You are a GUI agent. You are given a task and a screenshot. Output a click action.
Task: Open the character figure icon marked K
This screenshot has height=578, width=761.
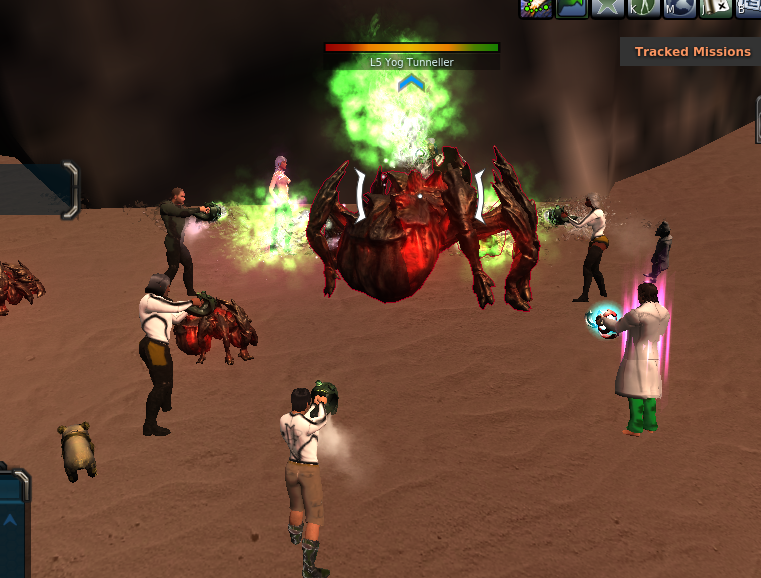click(x=642, y=8)
